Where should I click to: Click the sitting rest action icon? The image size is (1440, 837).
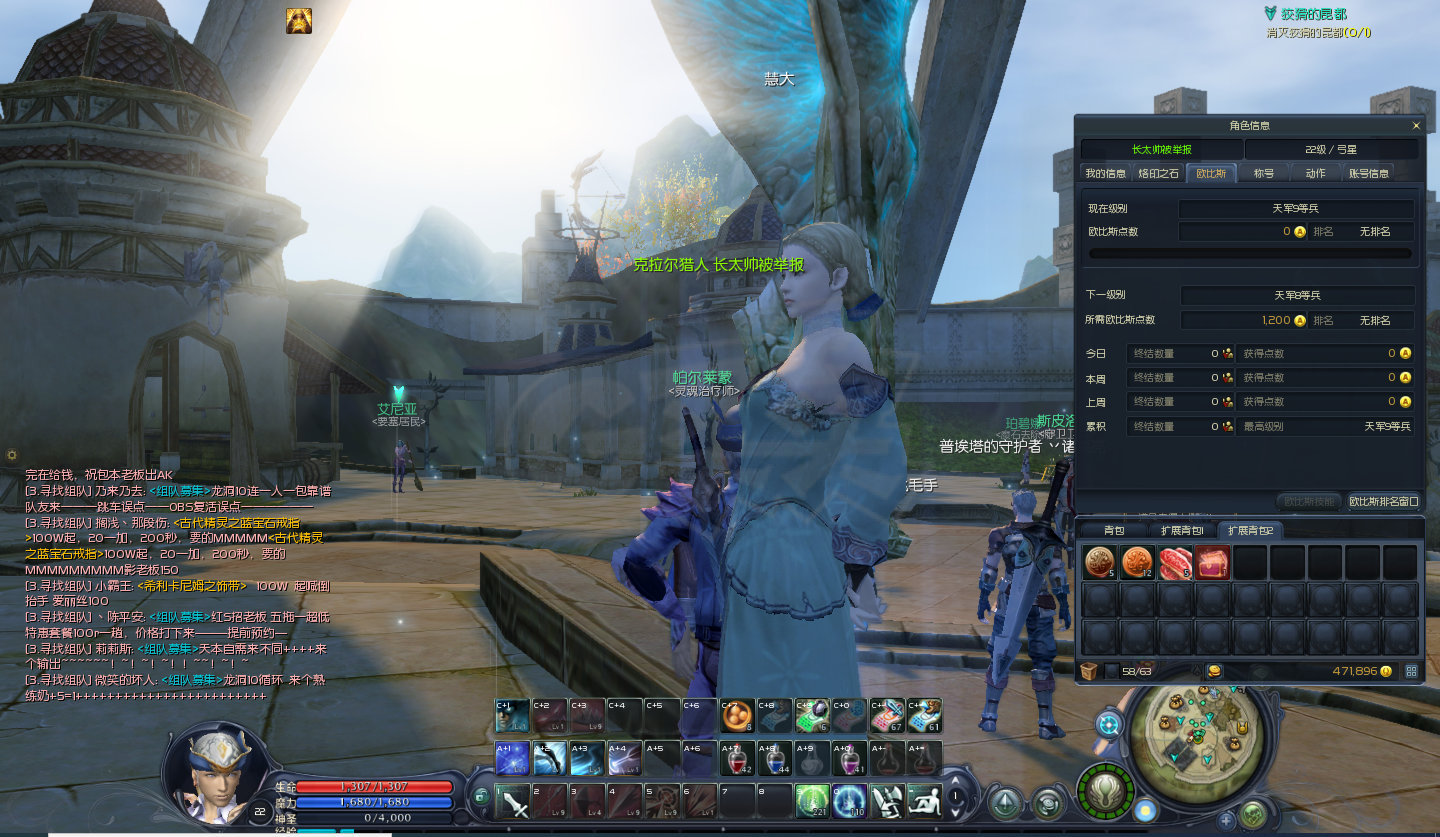pos(924,801)
